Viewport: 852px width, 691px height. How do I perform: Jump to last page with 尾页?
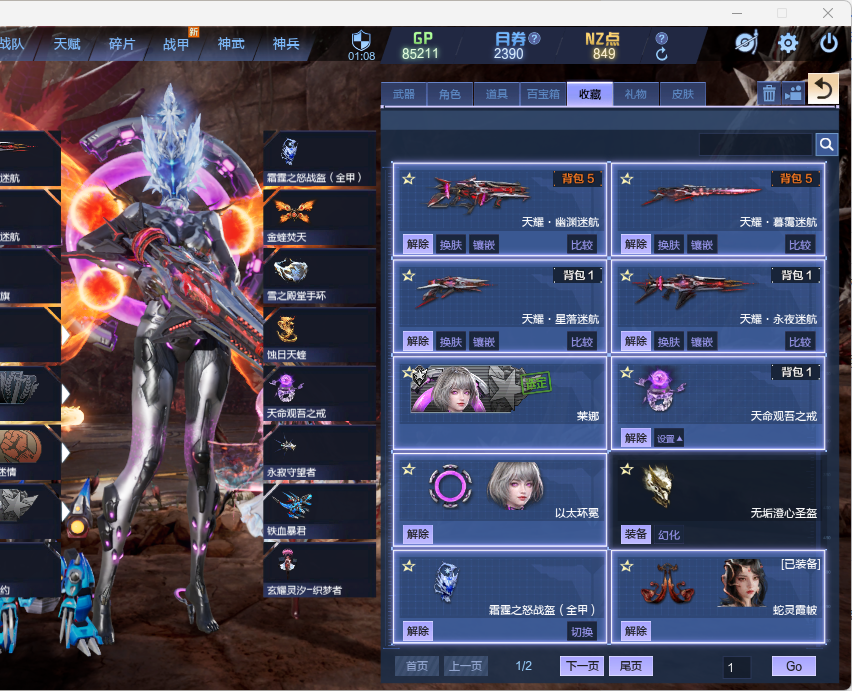pos(631,666)
